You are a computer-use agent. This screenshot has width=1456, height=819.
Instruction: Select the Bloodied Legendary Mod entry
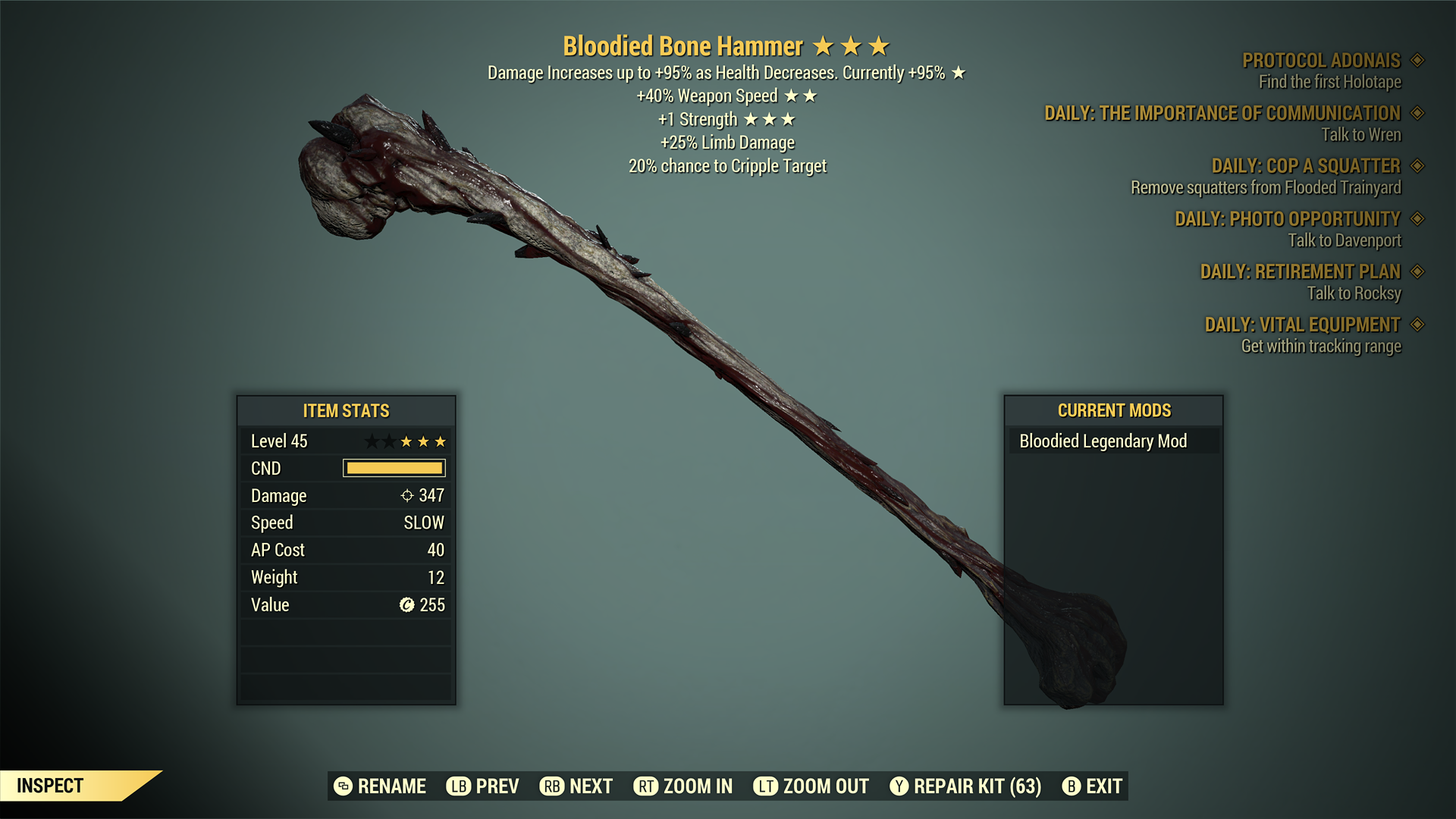coord(1103,441)
